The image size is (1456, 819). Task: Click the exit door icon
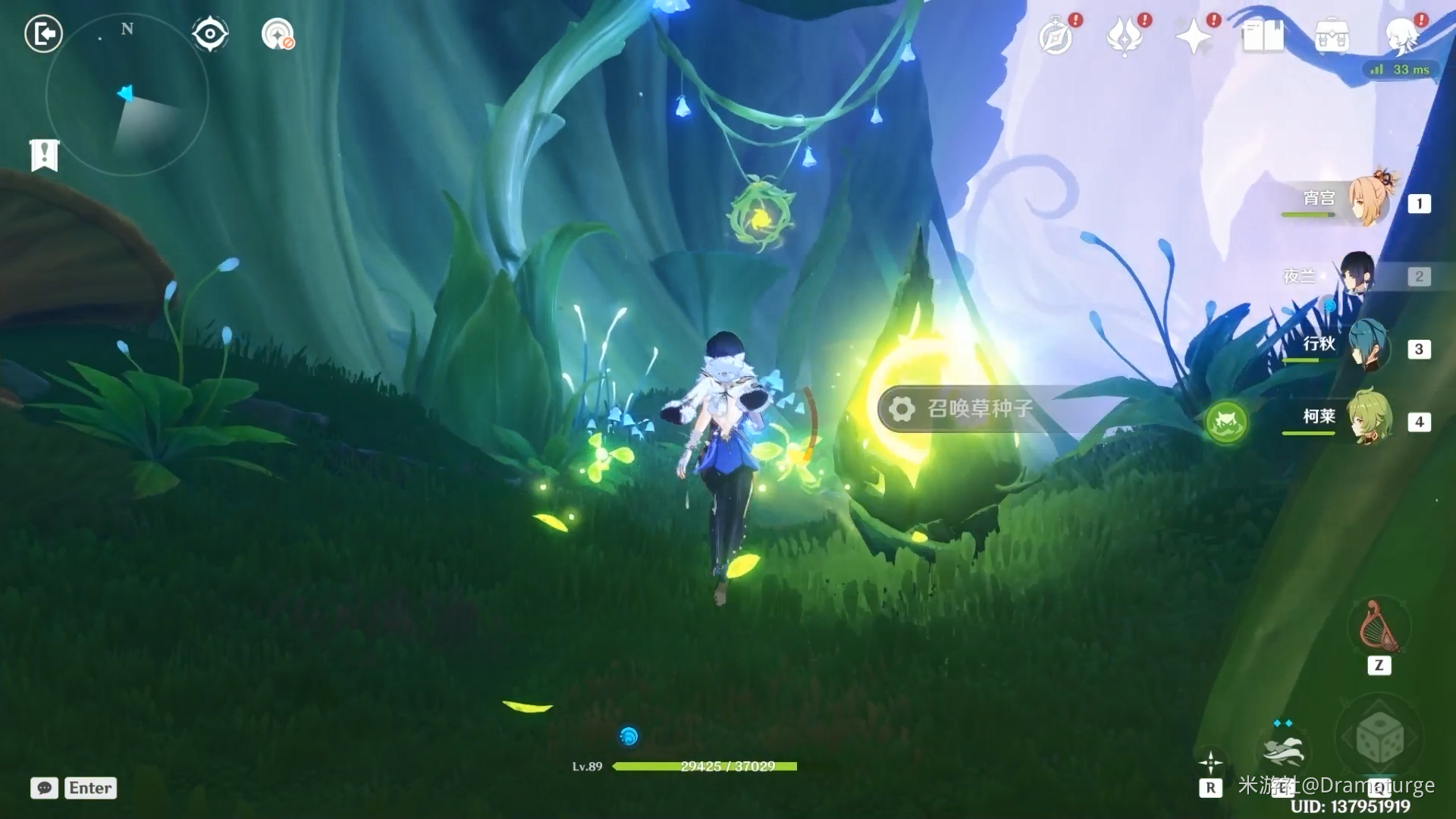[x=43, y=34]
